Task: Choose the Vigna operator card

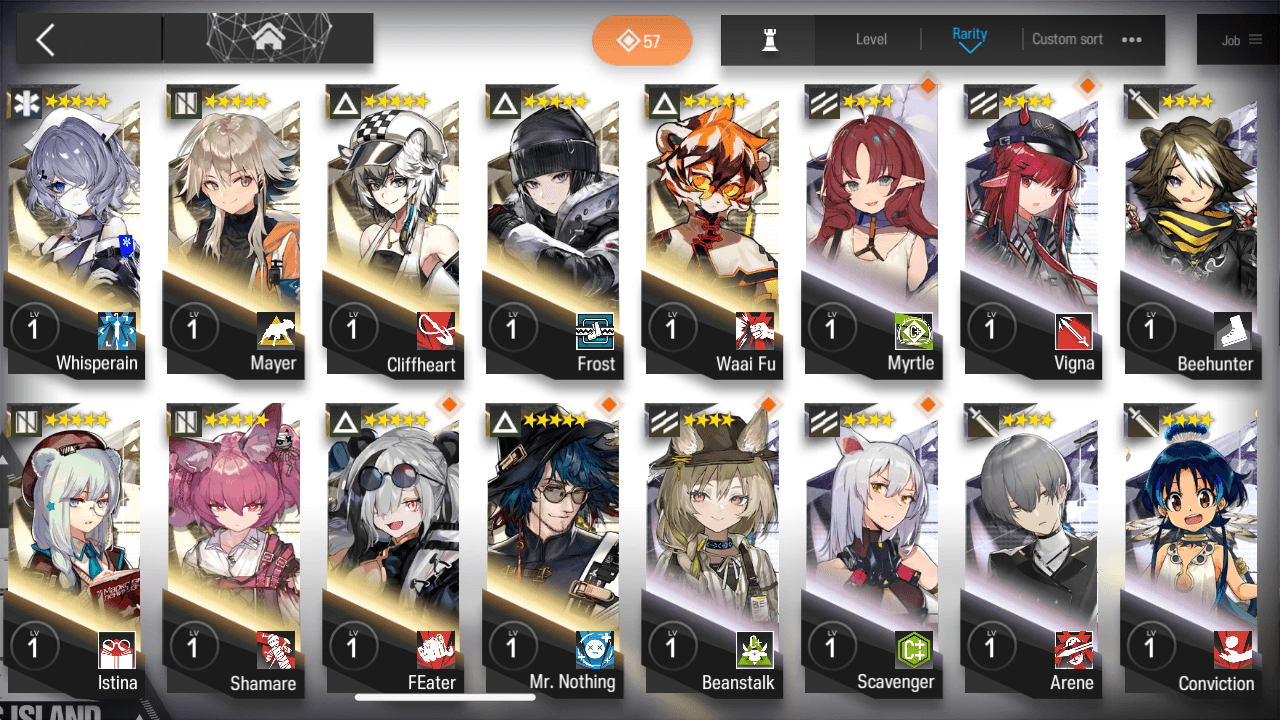Action: click(1032, 230)
